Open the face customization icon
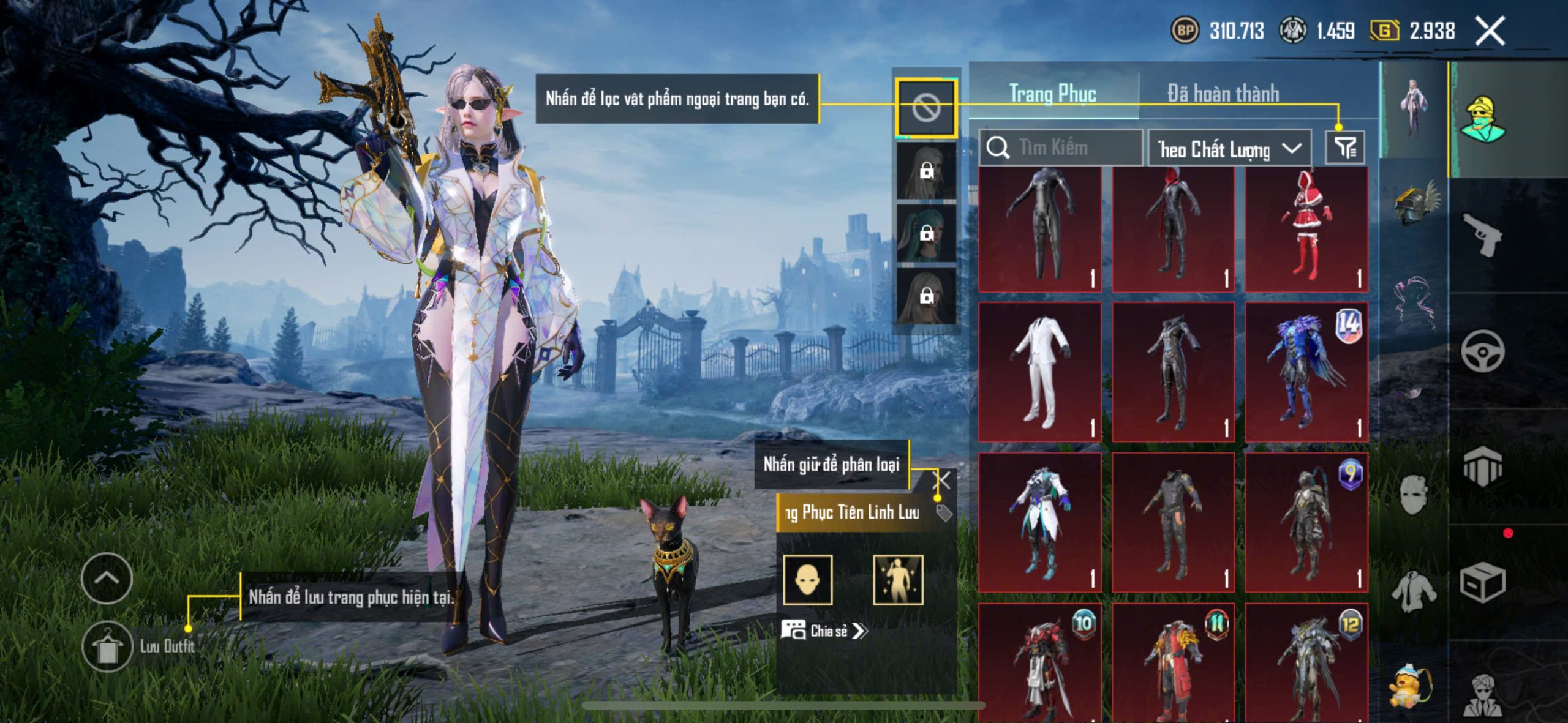 point(808,580)
